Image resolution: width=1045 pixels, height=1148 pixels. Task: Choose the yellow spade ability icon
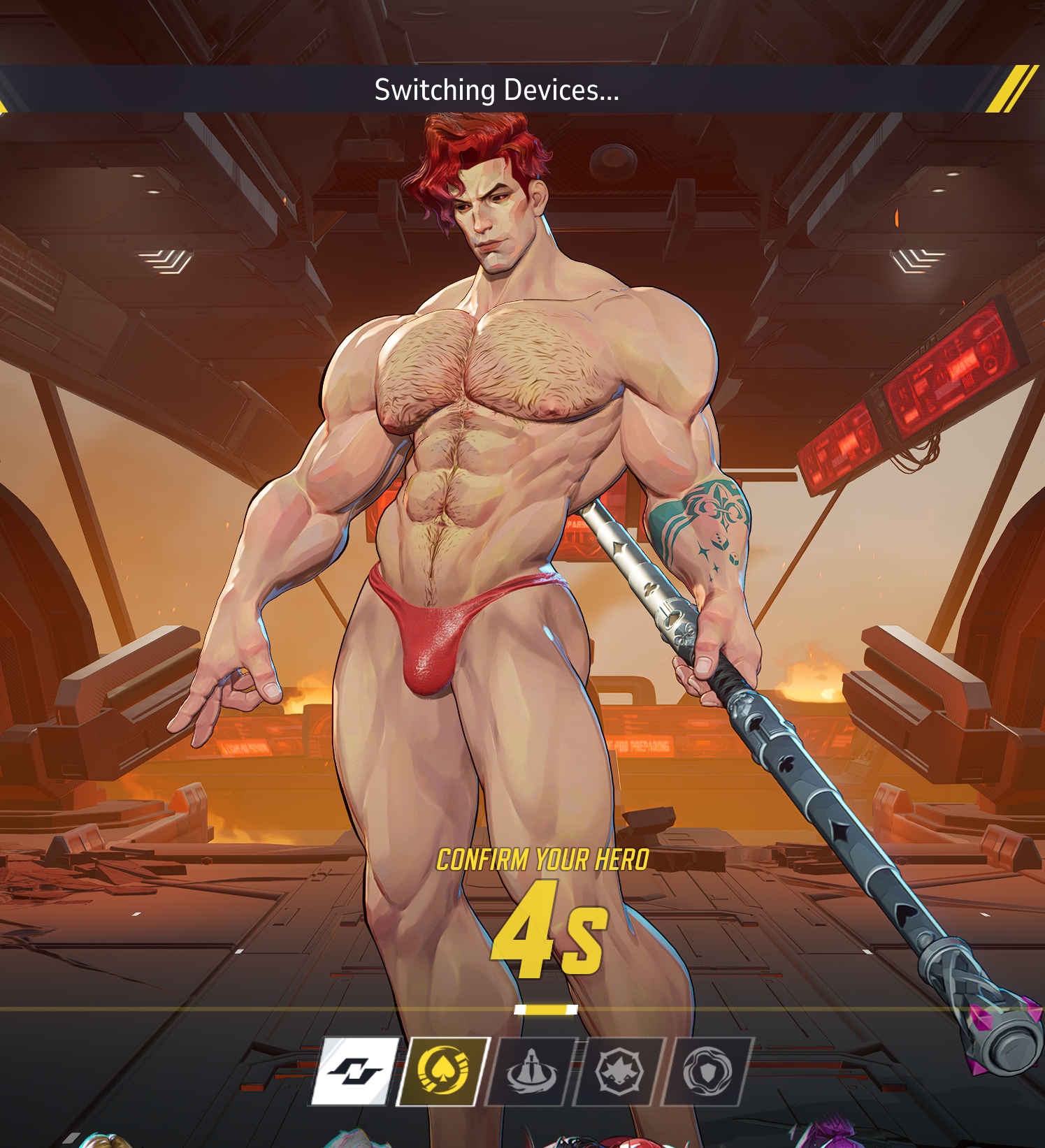tap(442, 1071)
